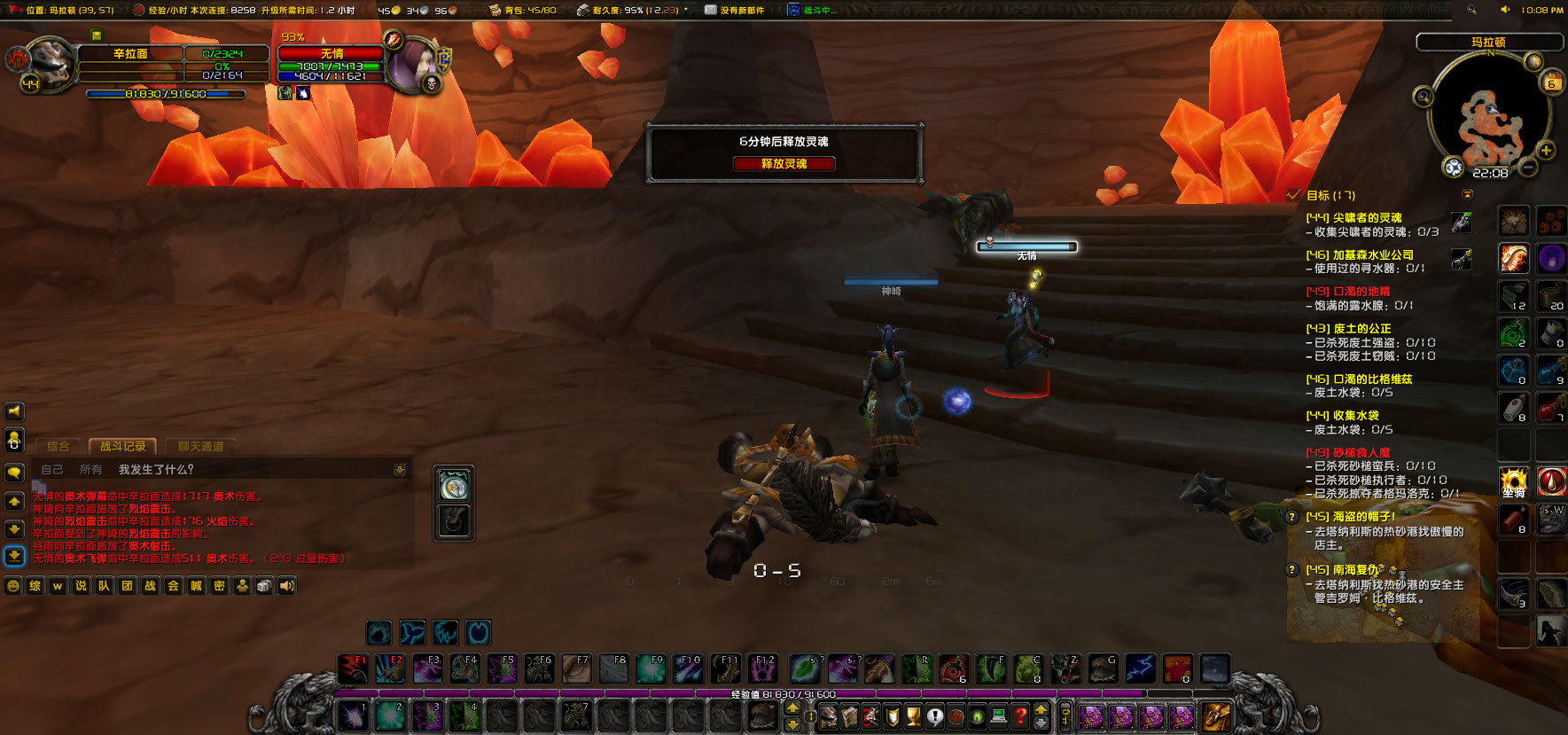1568x735 pixels.
Task: Open the PvP panel shield icon
Action: [x=891, y=716]
